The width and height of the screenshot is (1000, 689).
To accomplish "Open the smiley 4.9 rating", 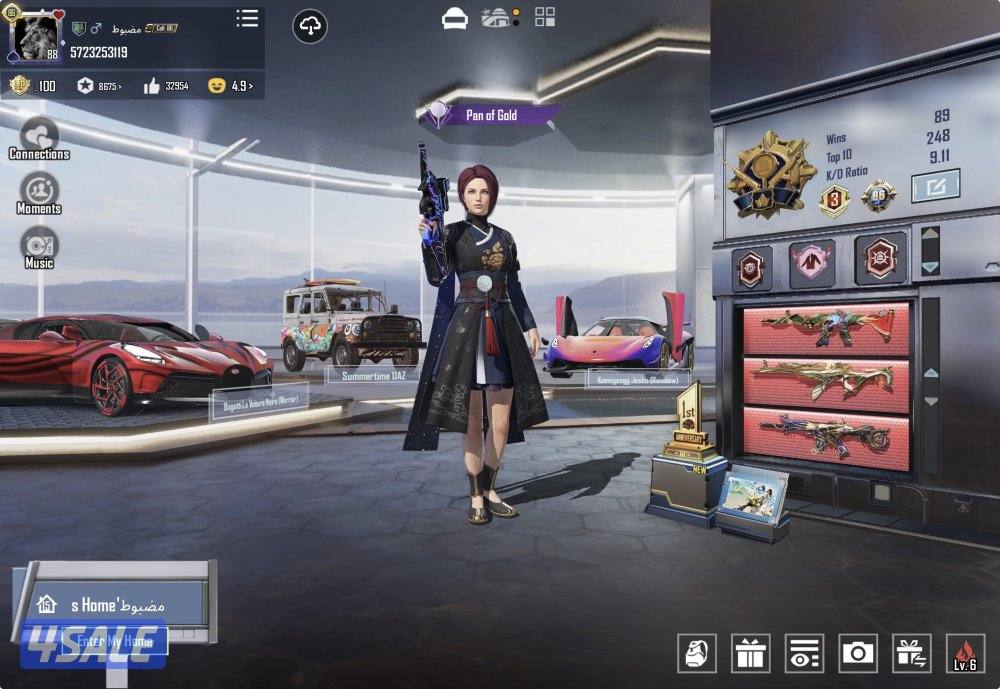I will (x=230, y=86).
